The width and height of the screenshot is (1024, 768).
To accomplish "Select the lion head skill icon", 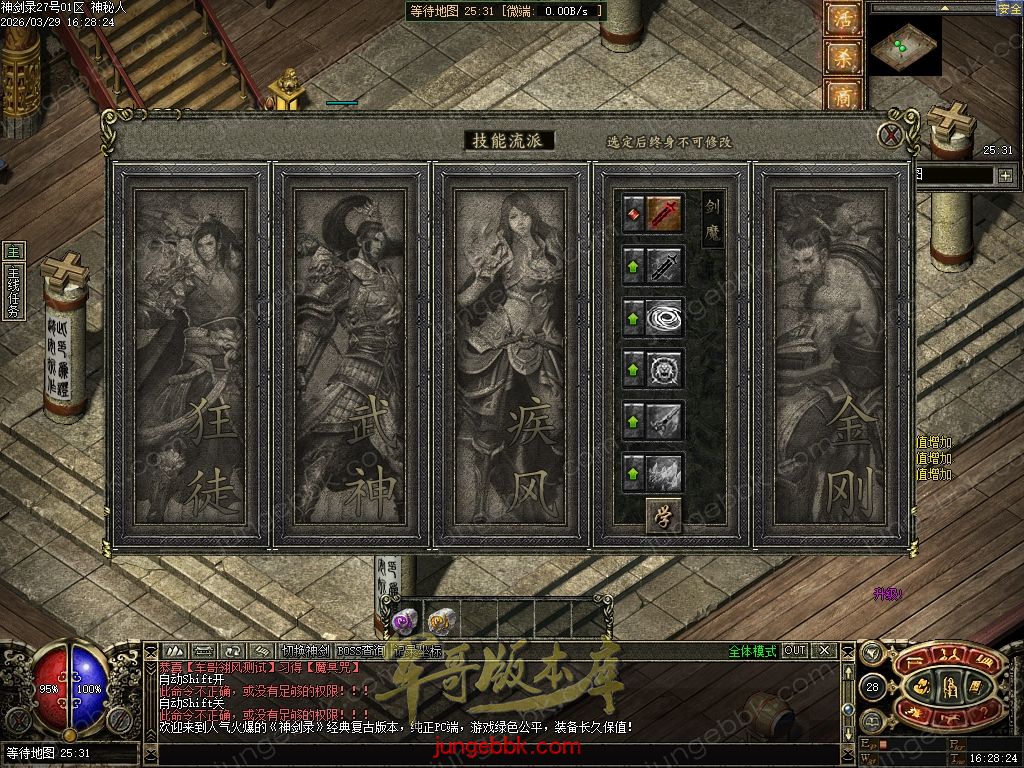I will (x=665, y=369).
